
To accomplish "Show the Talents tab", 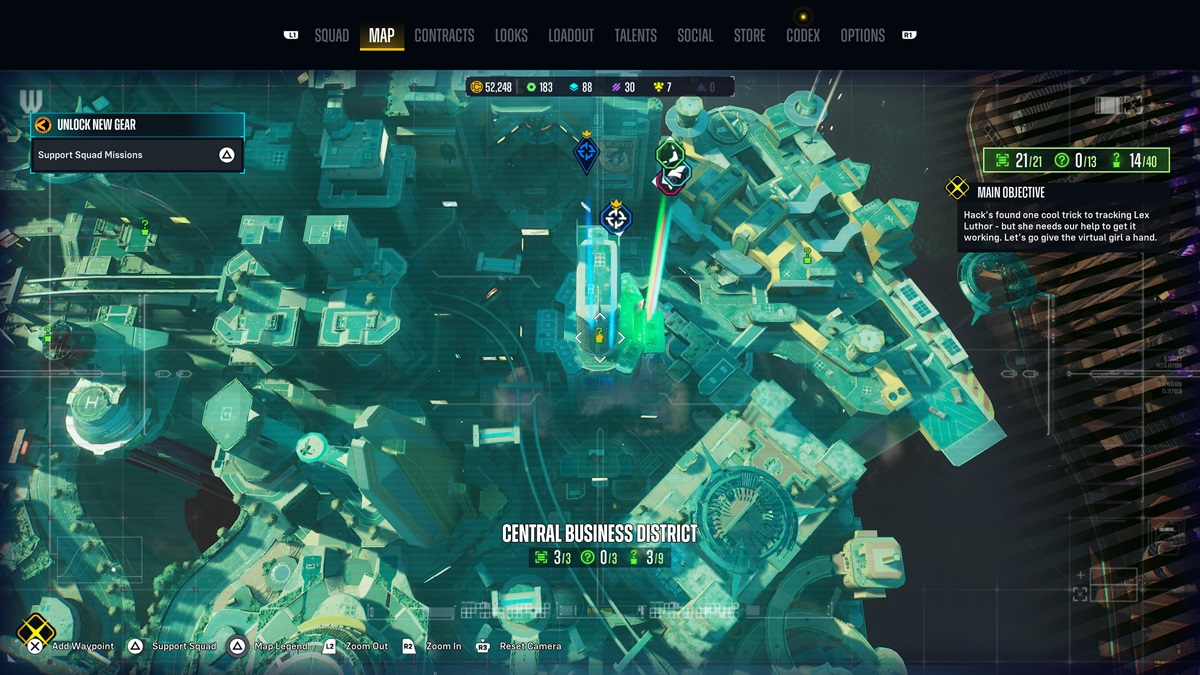I will 635,36.
